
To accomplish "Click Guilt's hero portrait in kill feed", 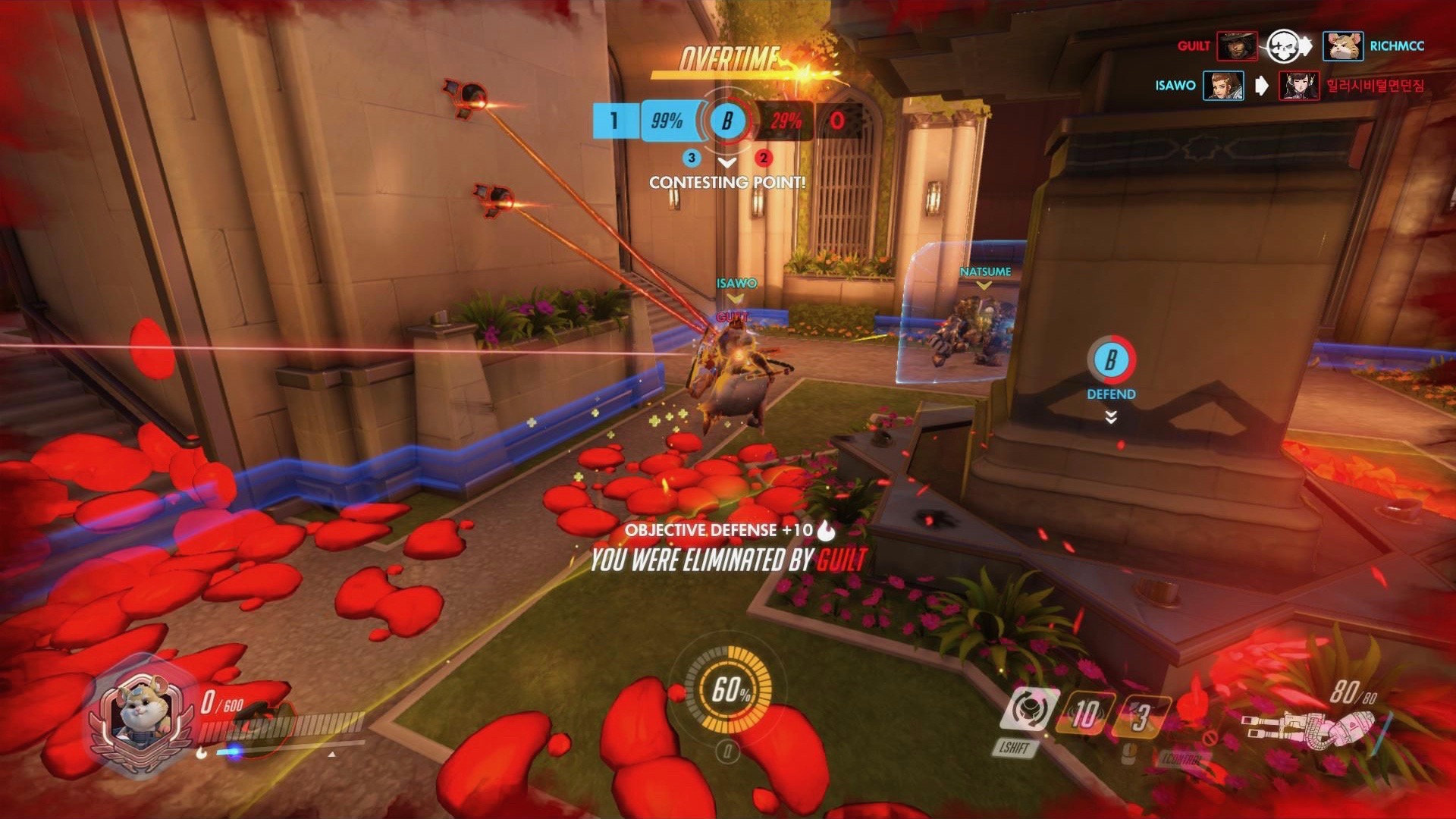I will coord(1237,46).
